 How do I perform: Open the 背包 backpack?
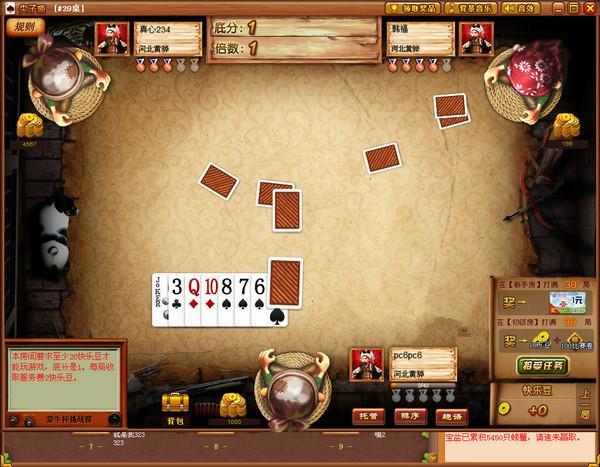click(177, 407)
